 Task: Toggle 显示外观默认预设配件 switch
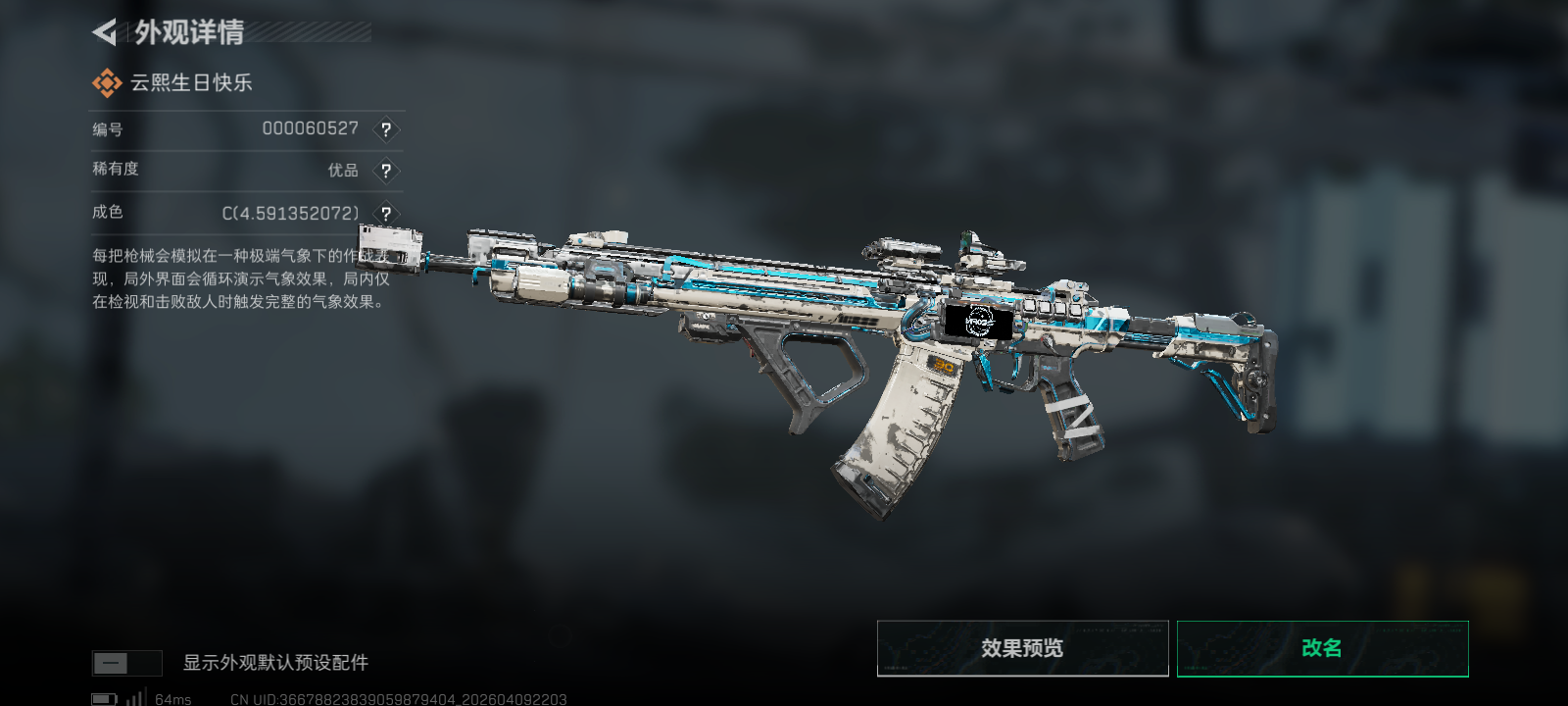click(x=126, y=663)
